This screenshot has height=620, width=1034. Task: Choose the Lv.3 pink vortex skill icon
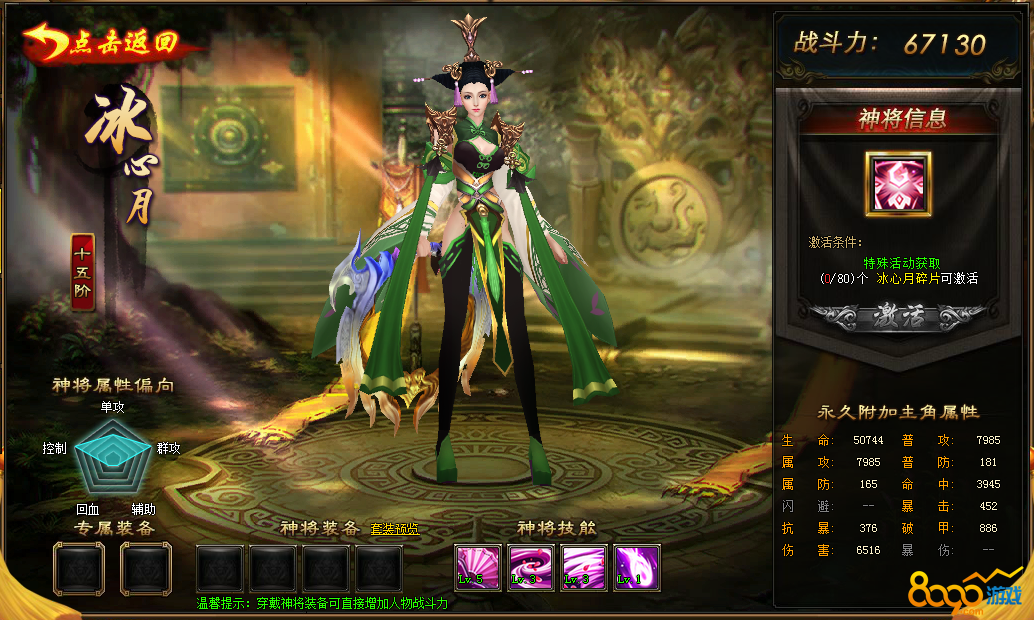[530, 568]
